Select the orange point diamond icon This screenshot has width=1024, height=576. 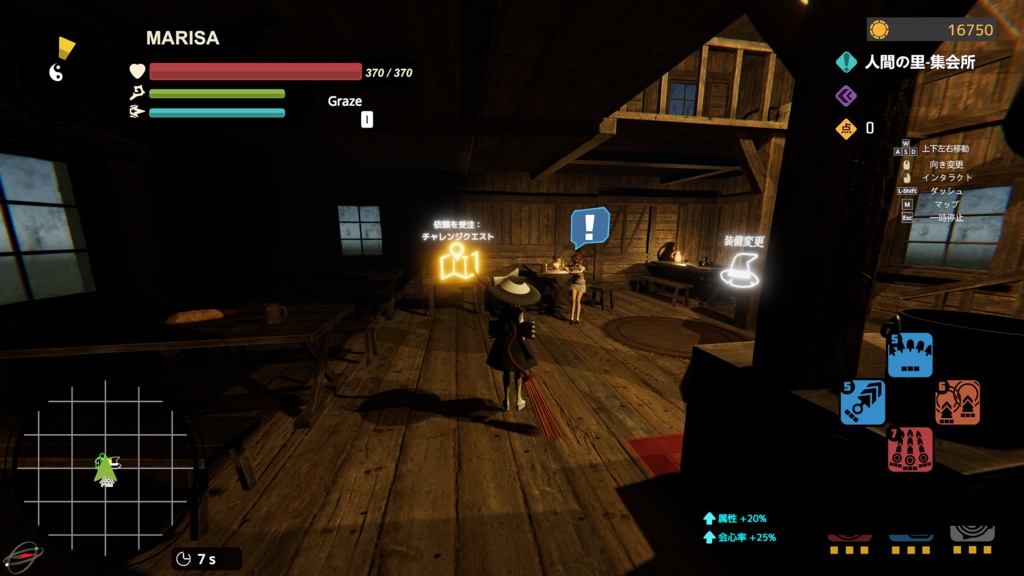tap(846, 128)
